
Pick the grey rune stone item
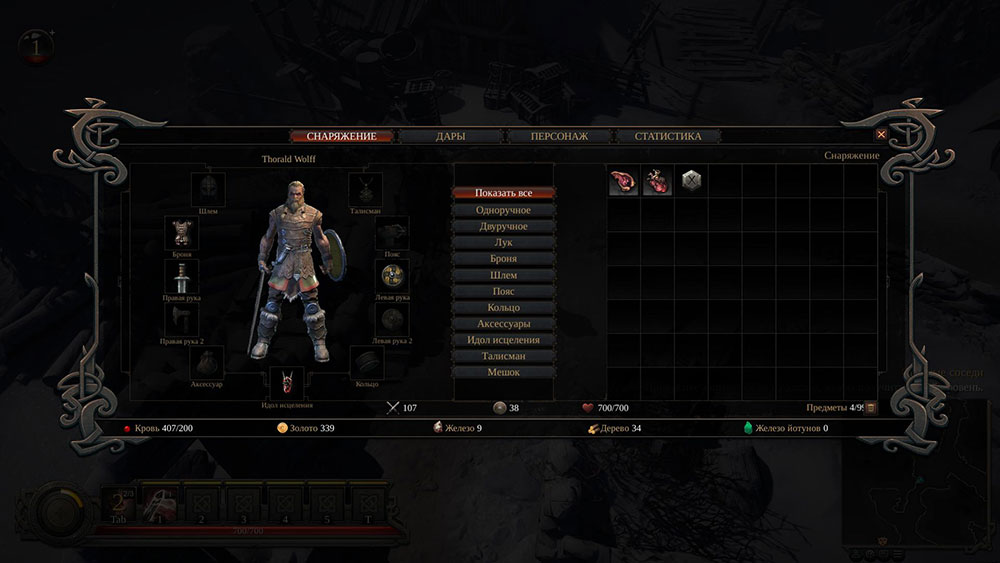point(691,181)
